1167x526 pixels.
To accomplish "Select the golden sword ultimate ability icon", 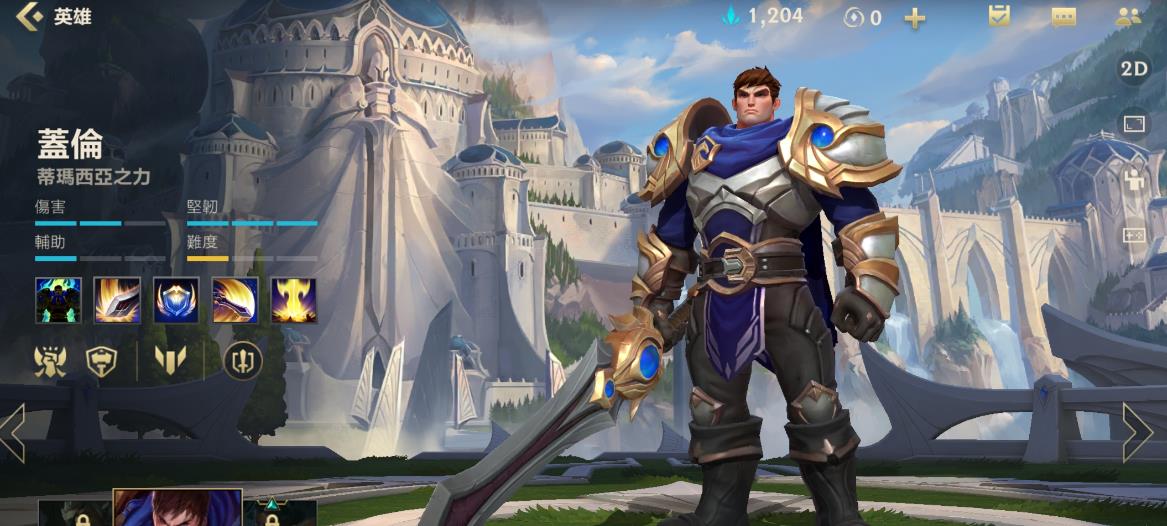I will [294, 300].
